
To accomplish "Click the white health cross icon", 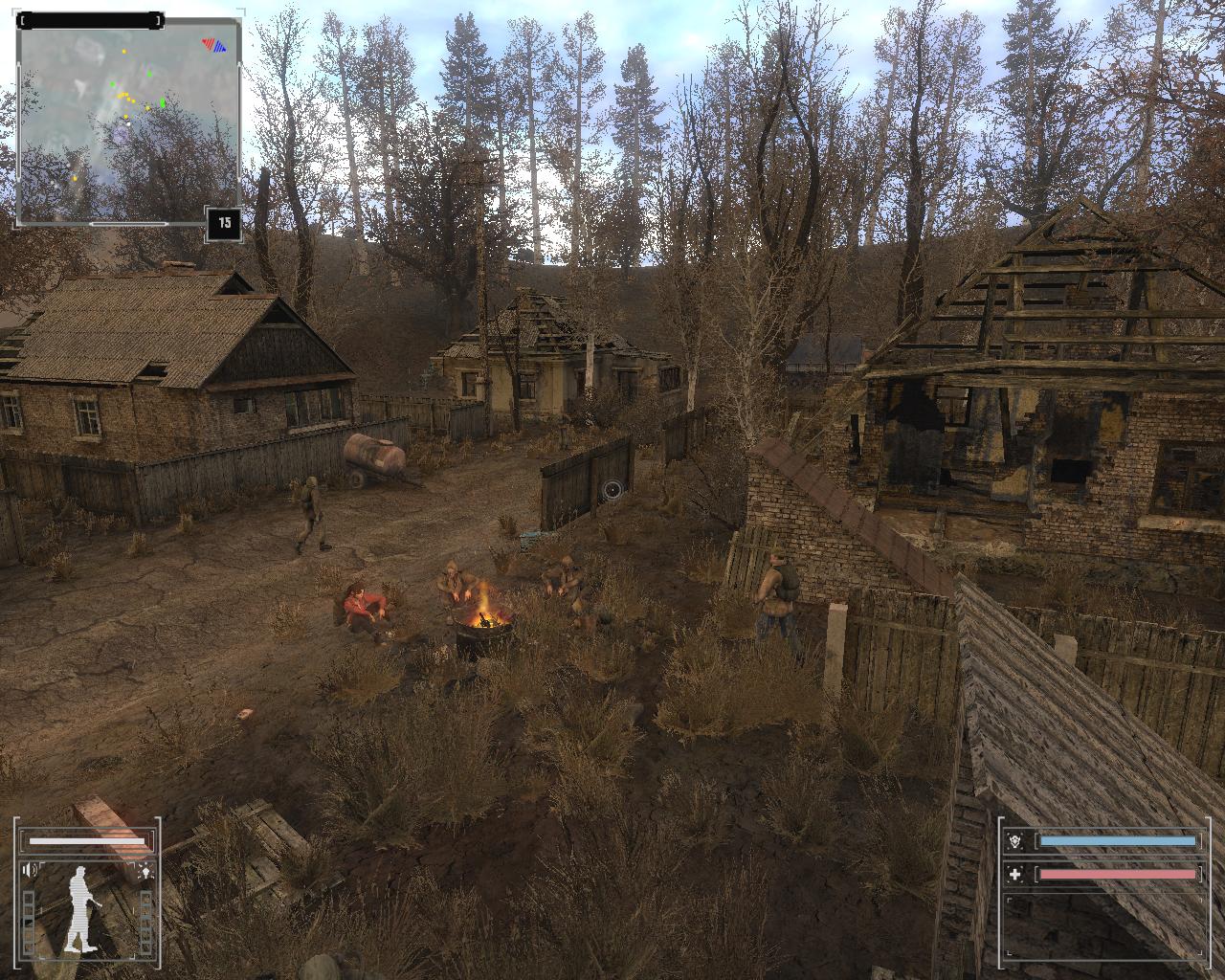I will pyautogui.click(x=1015, y=874).
